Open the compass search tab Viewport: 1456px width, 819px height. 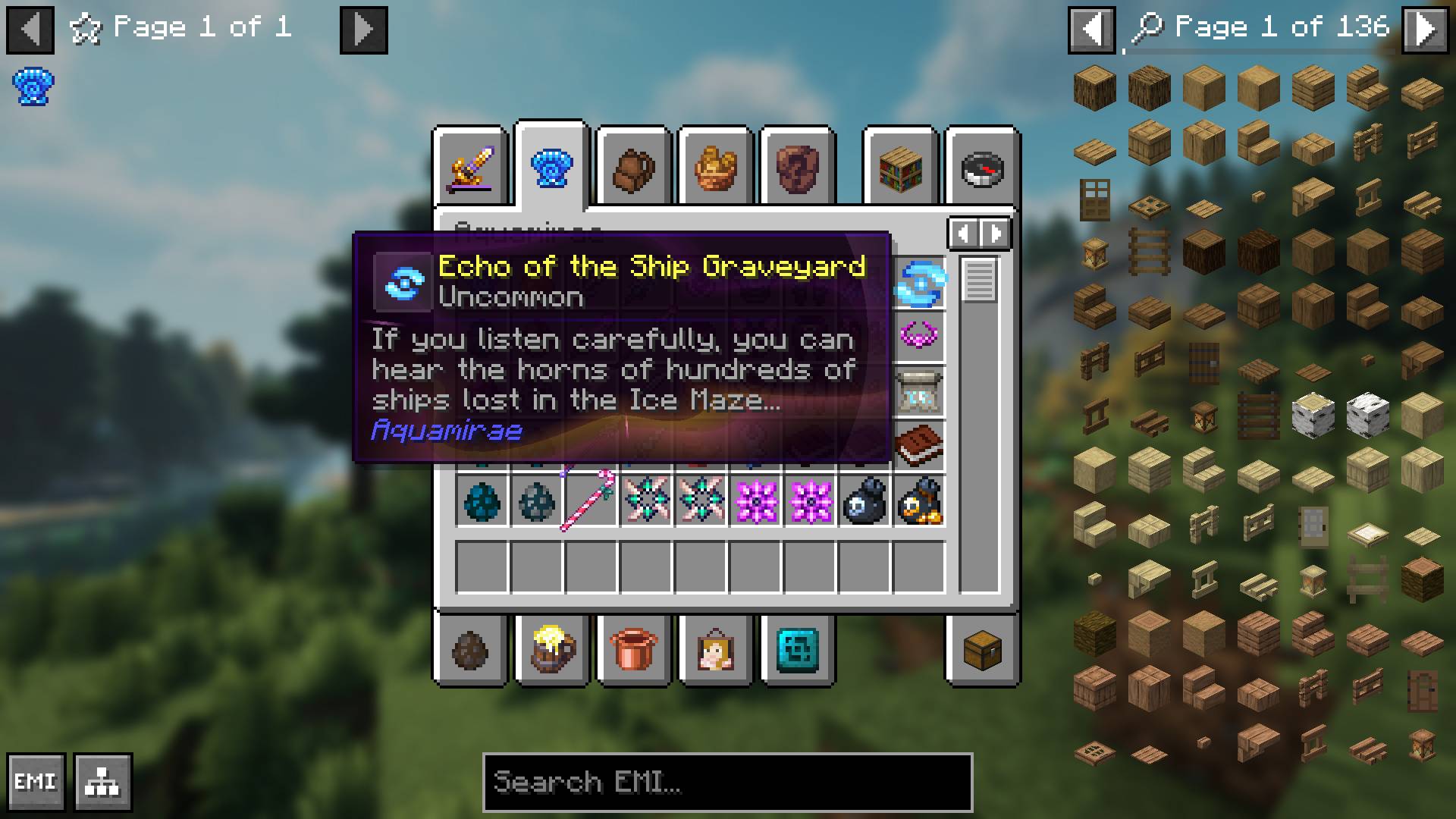pyautogui.click(x=982, y=168)
